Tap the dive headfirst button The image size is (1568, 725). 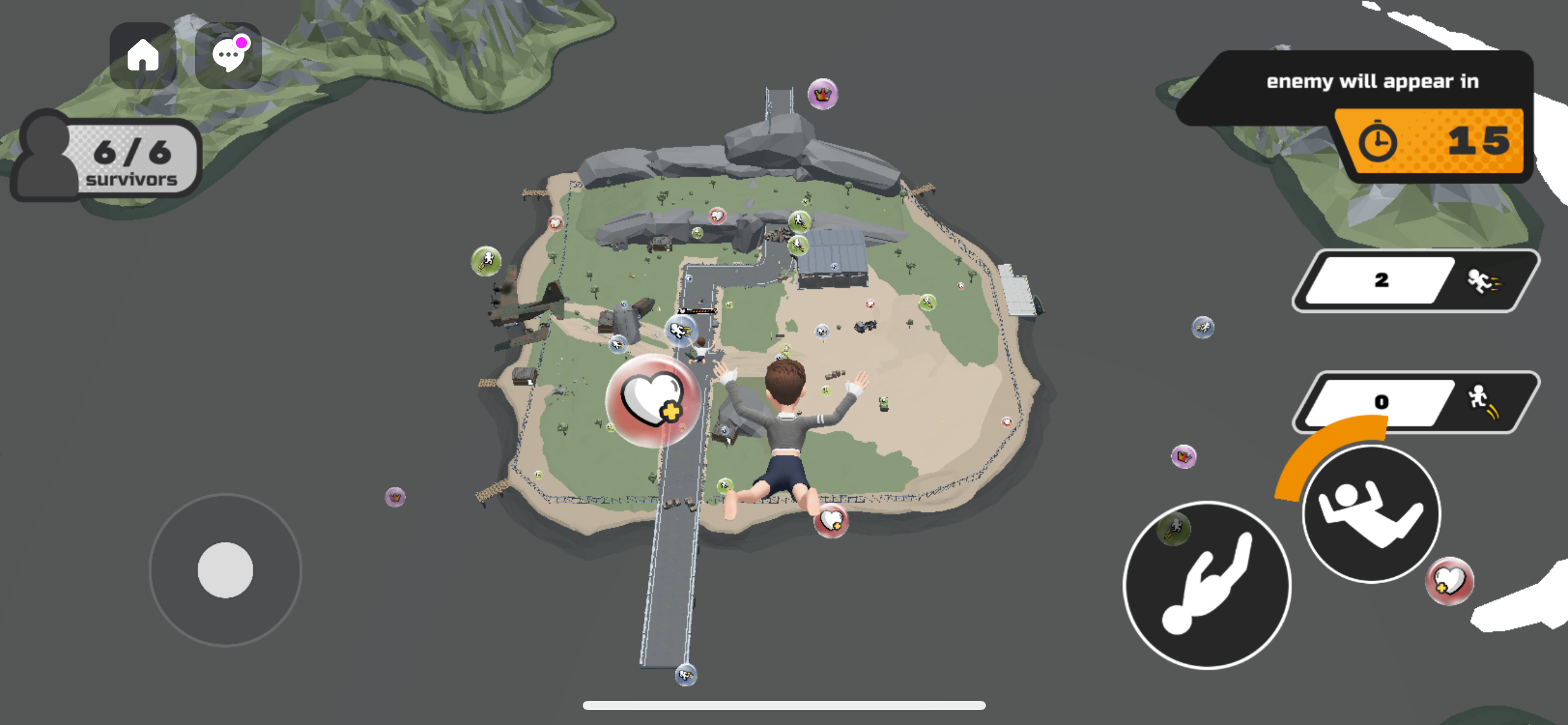click(1206, 585)
